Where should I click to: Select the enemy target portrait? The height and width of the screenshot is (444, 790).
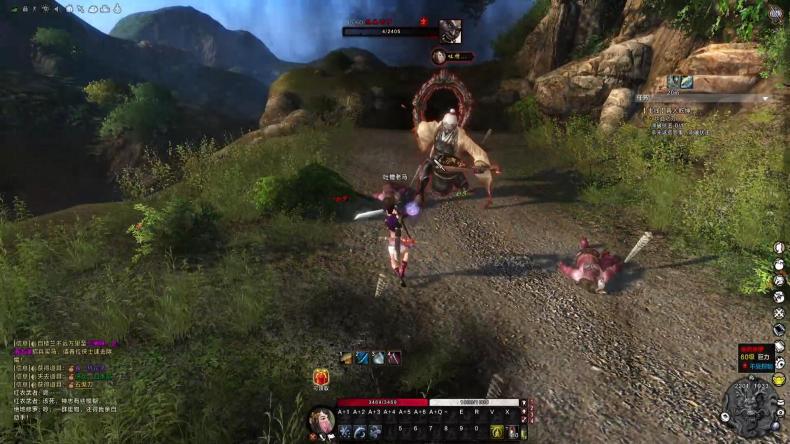[449, 31]
